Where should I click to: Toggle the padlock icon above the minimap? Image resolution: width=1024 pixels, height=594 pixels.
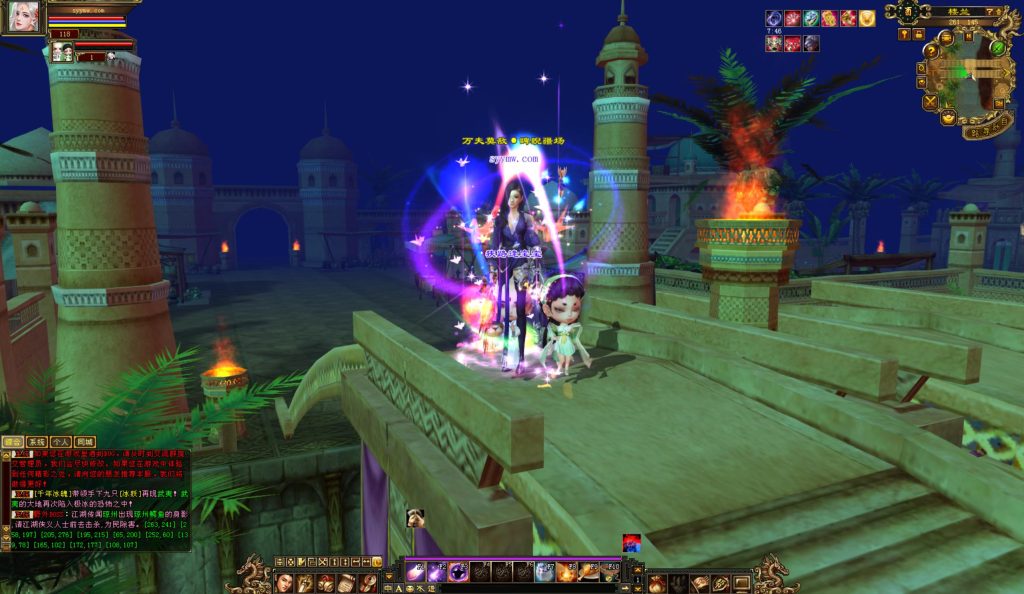click(x=918, y=34)
